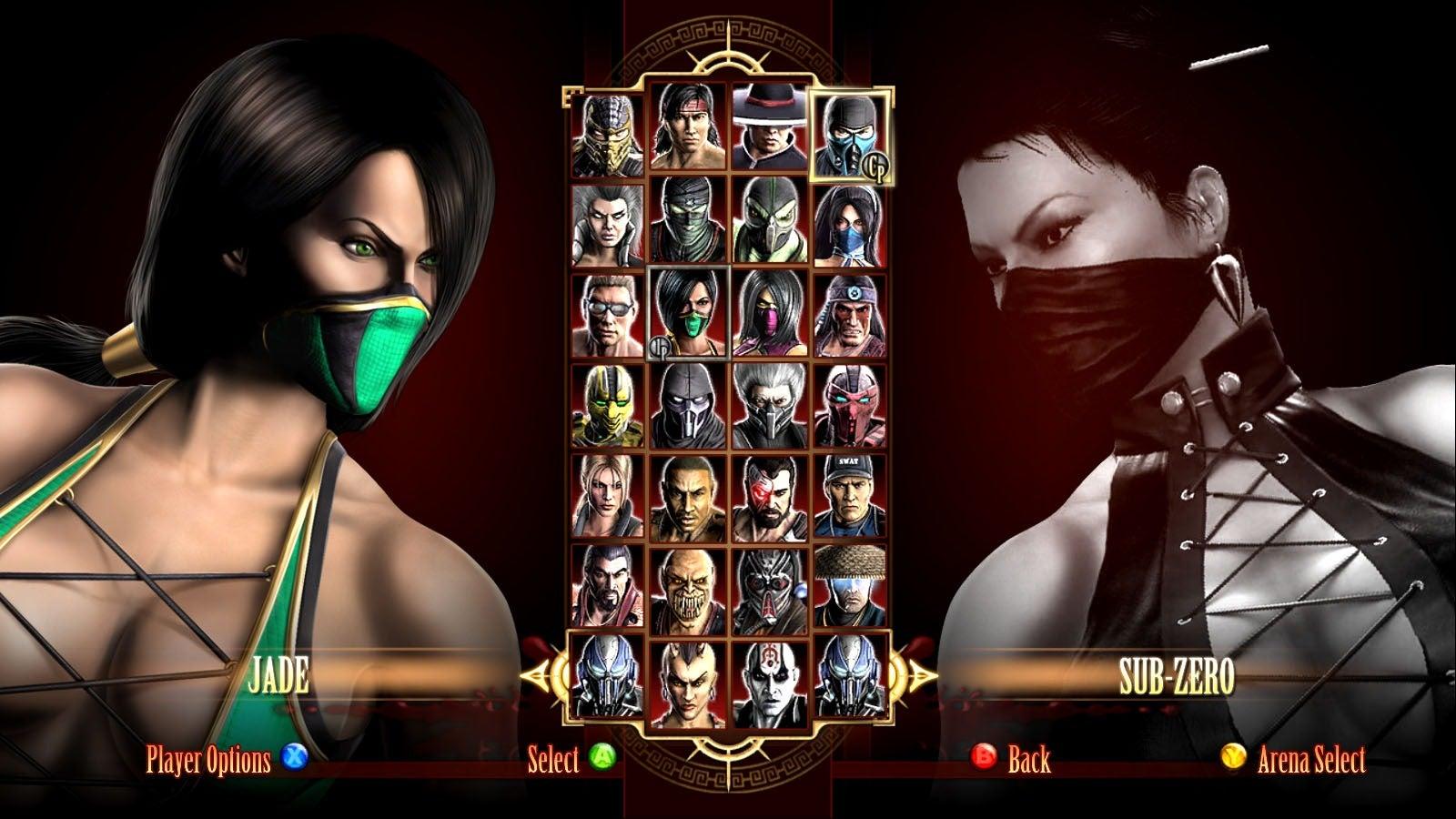
Task: Choose Noob Saibot's dark portrait
Action: pos(689,406)
